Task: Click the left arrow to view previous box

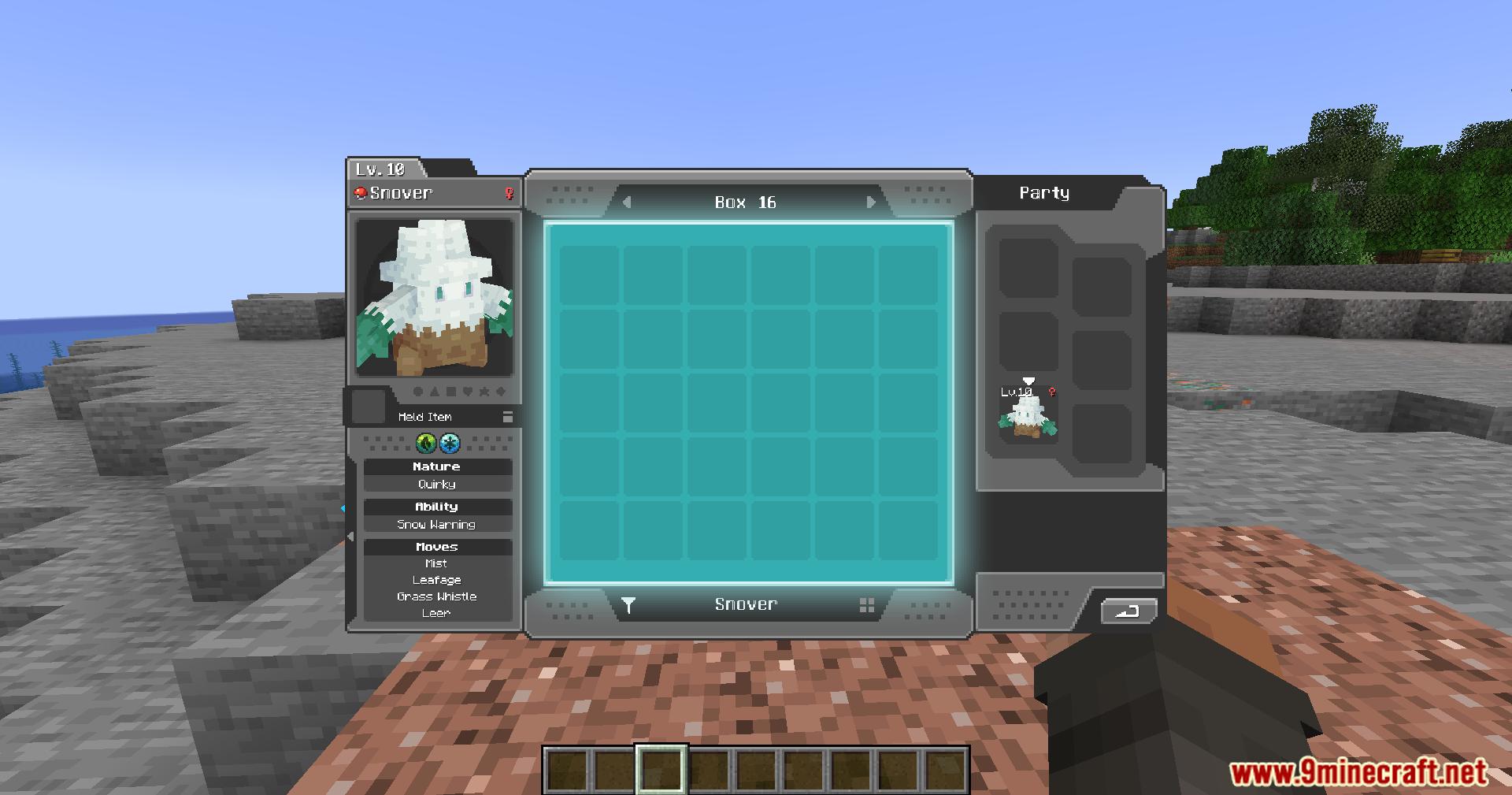Action: click(x=626, y=202)
